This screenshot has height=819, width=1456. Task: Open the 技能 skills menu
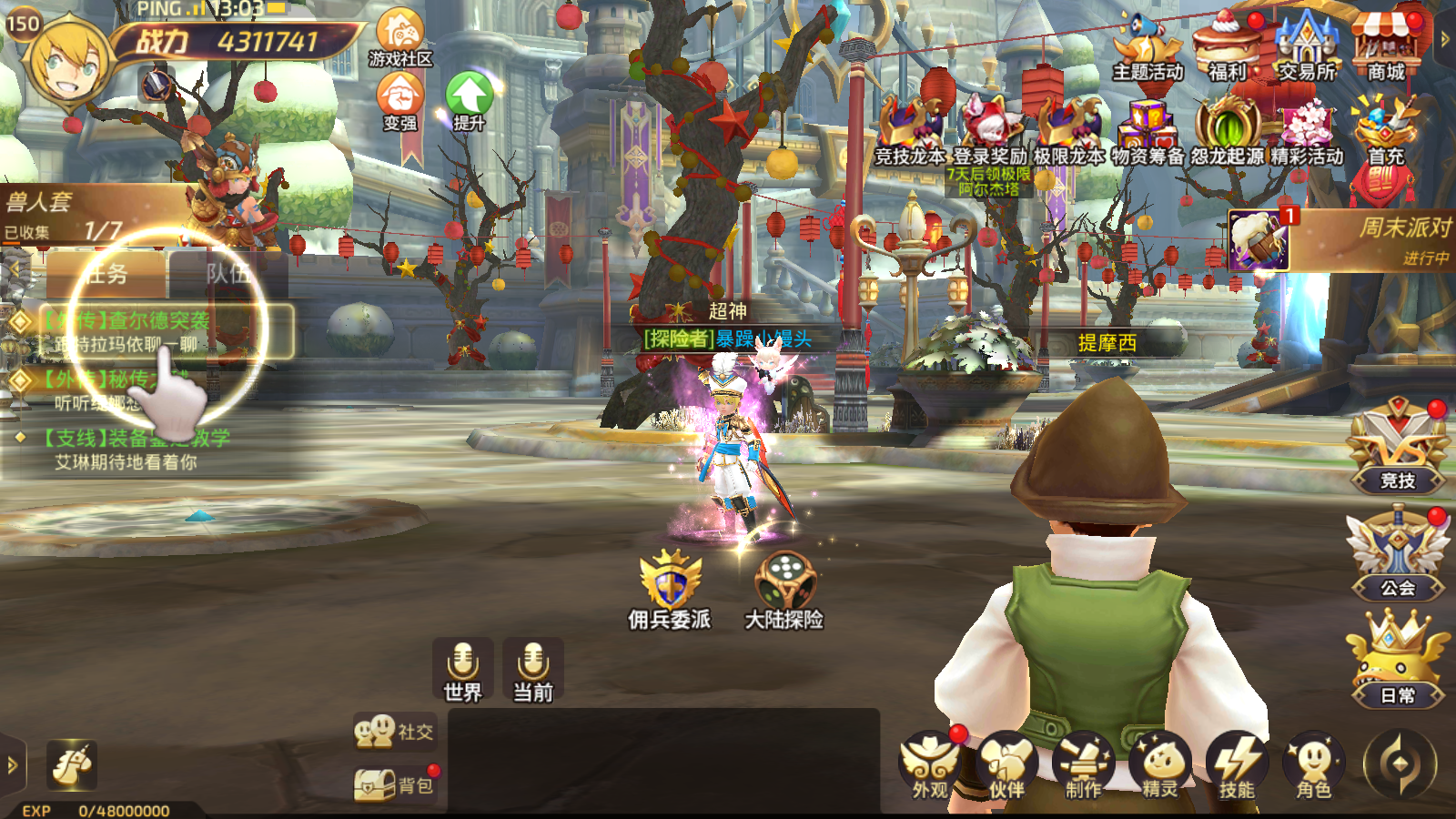(1237, 766)
